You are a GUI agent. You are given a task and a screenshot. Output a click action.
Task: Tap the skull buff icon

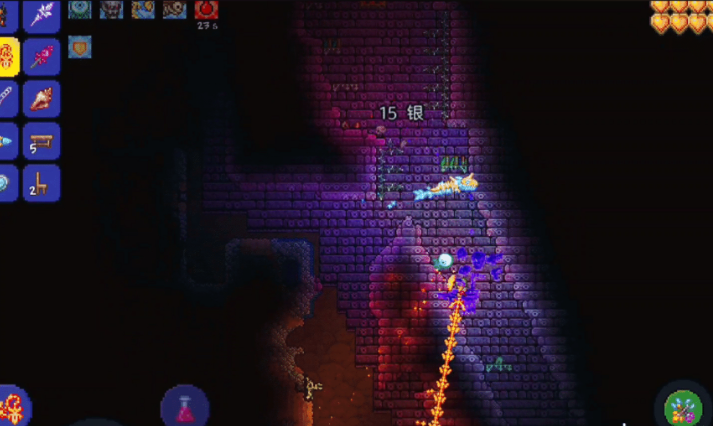[110, 9]
